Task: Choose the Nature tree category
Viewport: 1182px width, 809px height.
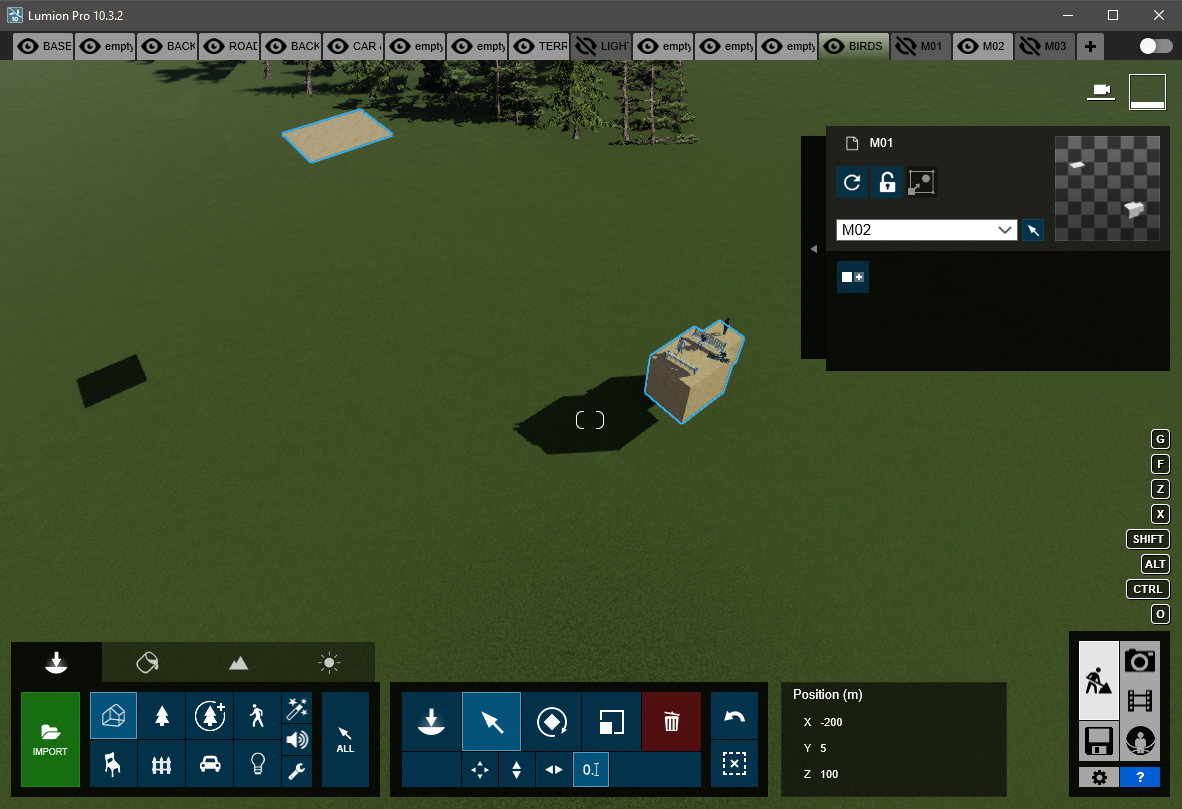Action: click(x=161, y=715)
